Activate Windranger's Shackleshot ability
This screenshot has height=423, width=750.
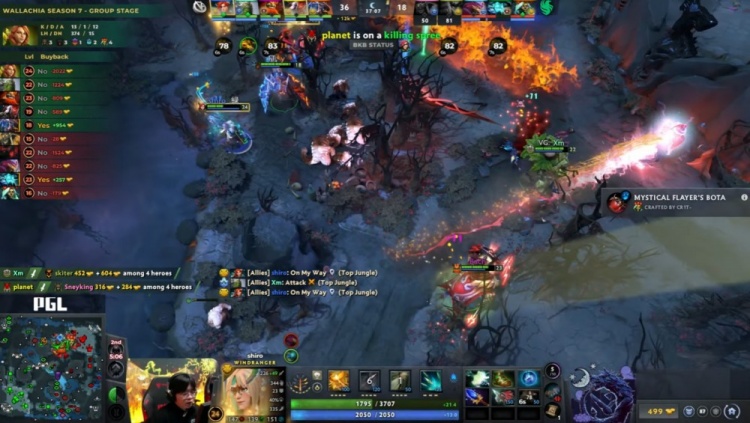point(339,381)
